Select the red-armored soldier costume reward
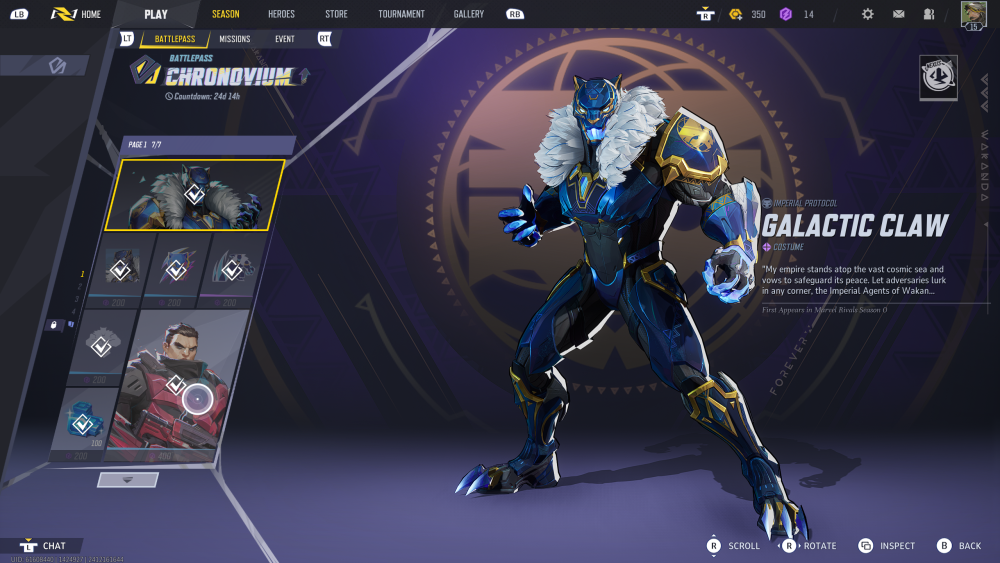This screenshot has width=1000, height=563. pos(178,385)
